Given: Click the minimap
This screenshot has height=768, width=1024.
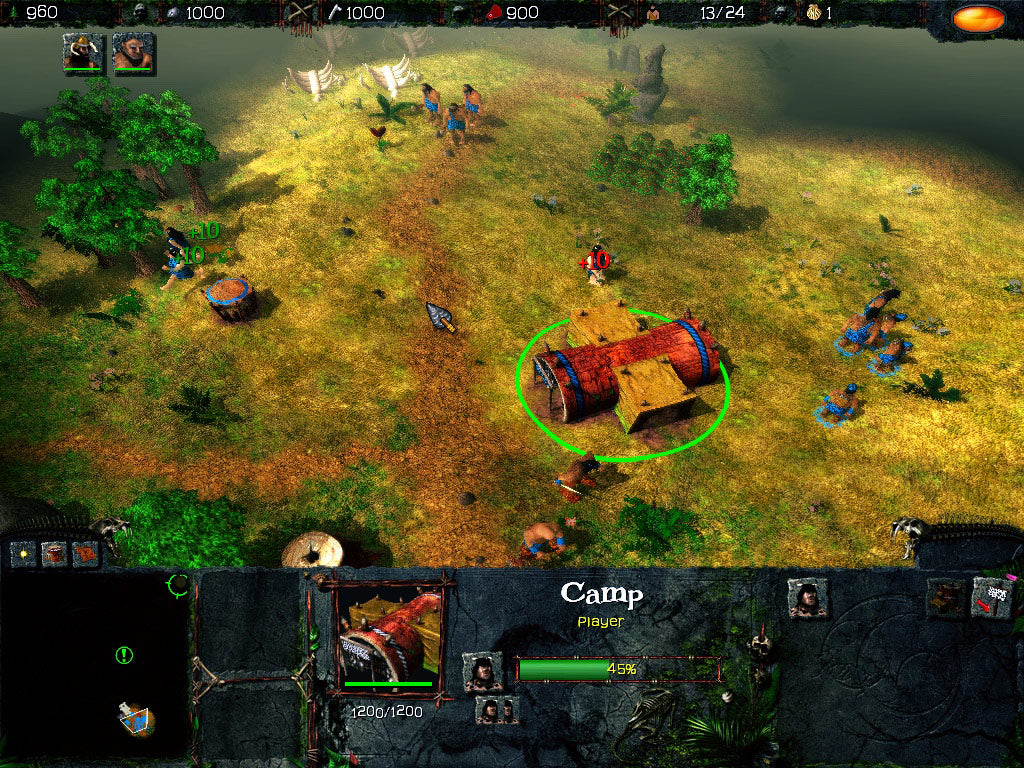Looking at the screenshot, I should (x=95, y=665).
